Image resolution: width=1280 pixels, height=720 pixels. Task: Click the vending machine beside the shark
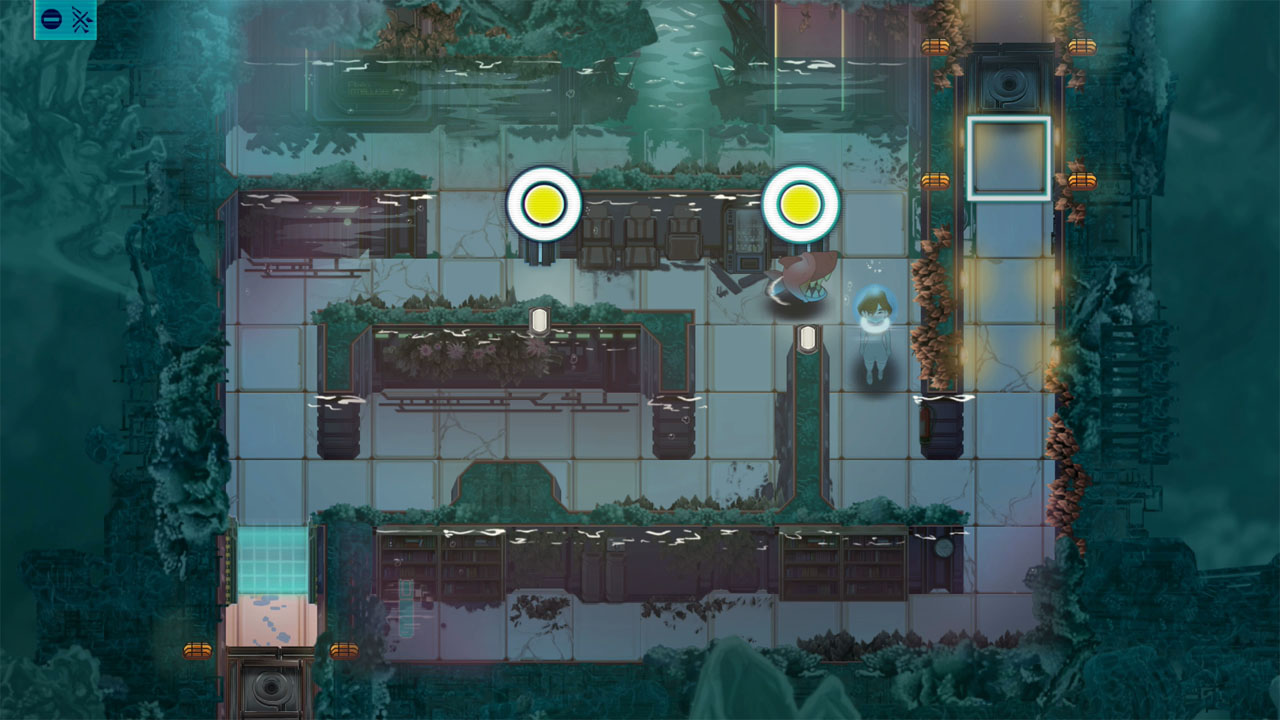pyautogui.click(x=746, y=235)
